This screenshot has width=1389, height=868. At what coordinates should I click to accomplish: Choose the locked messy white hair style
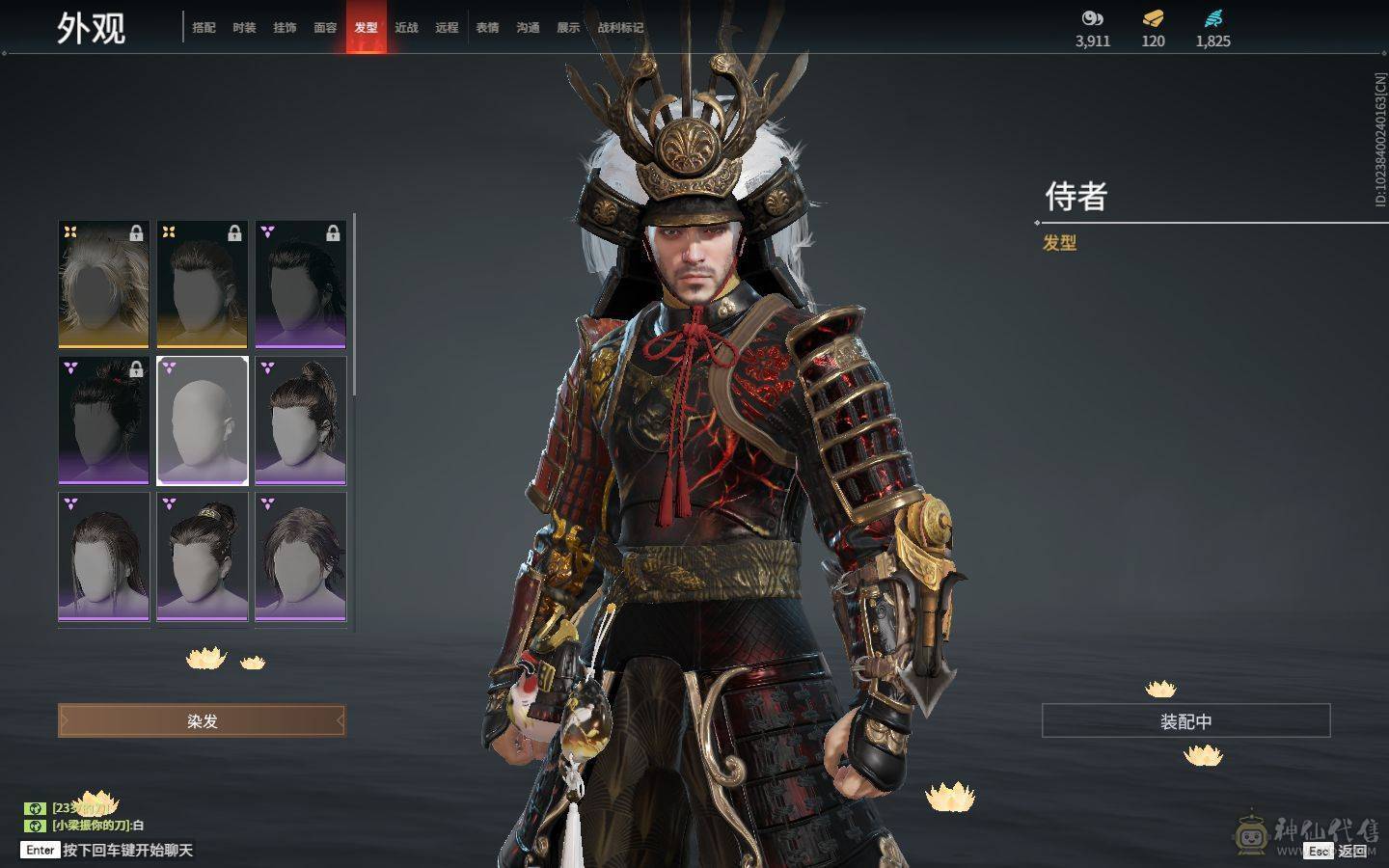pos(104,285)
